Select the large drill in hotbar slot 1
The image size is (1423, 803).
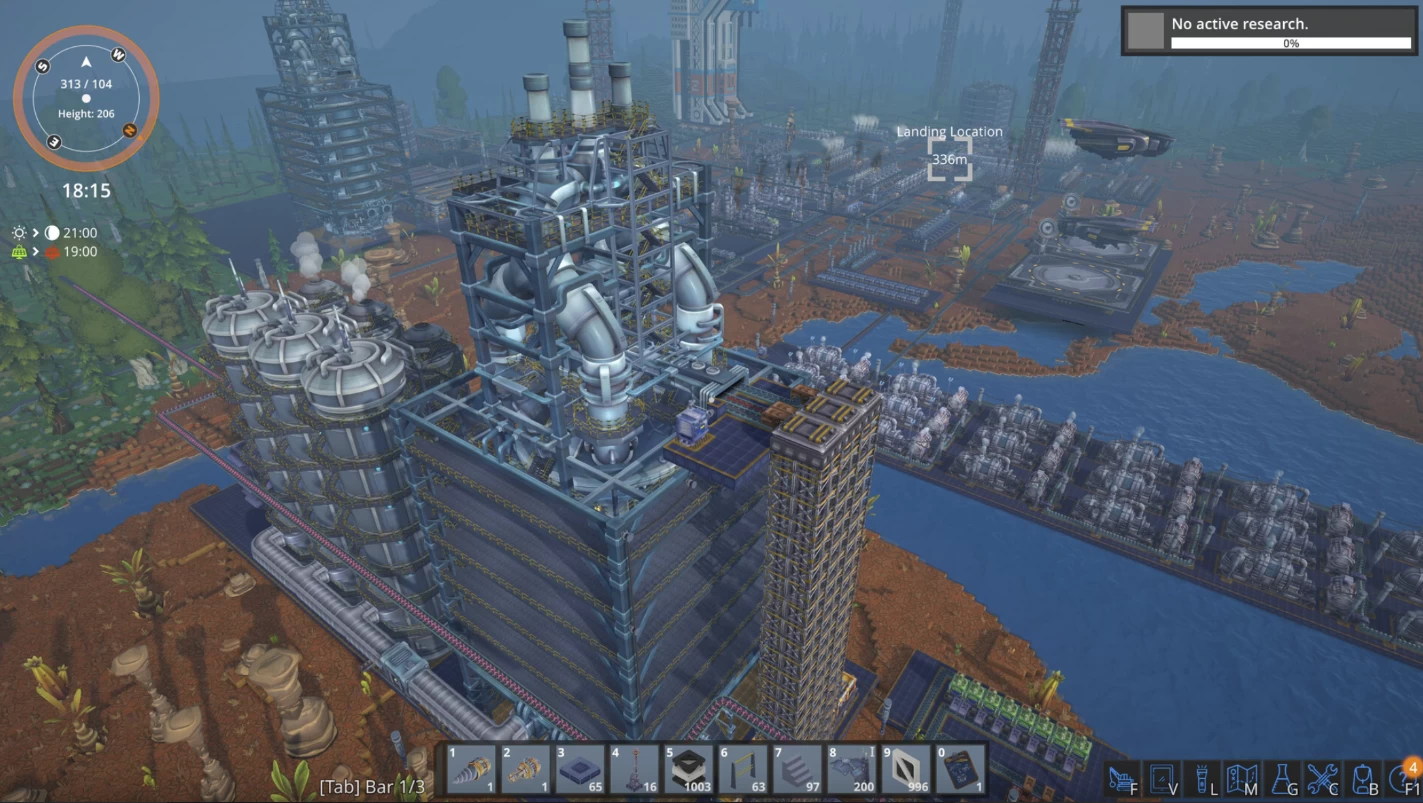point(471,769)
